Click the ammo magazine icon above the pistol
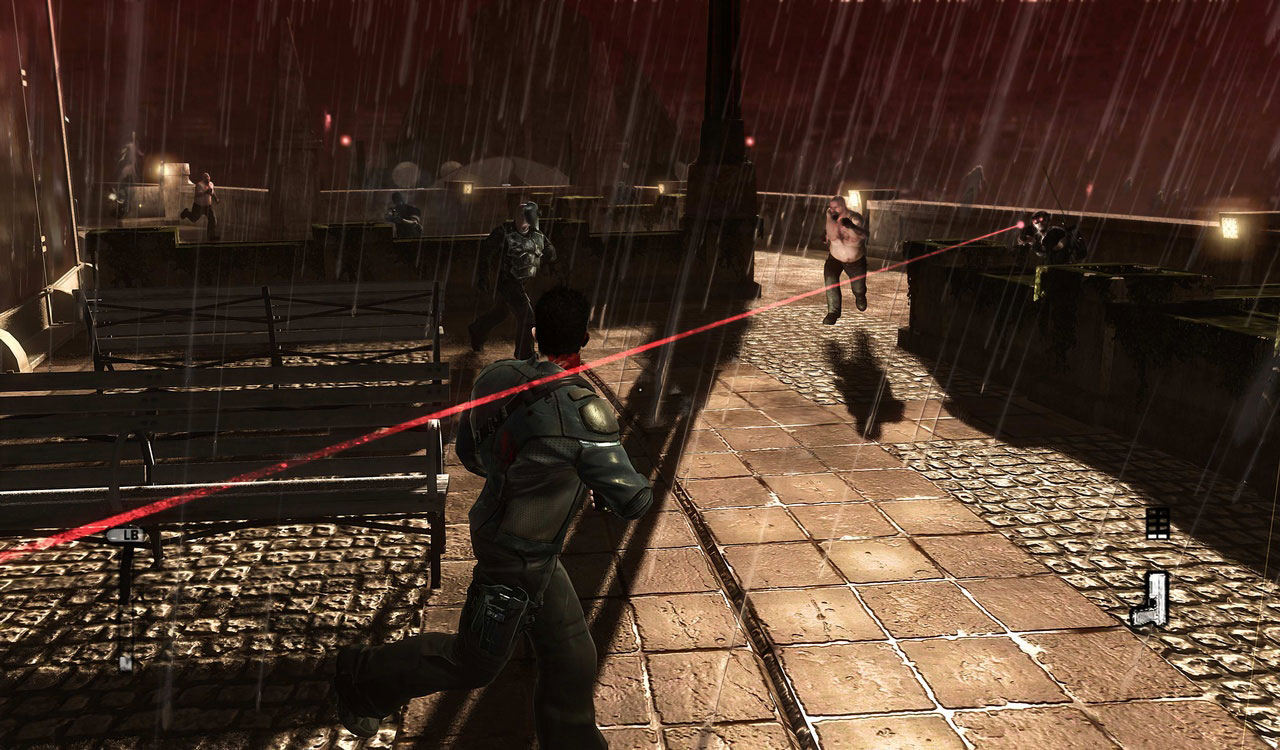Viewport: 1280px width, 750px height. click(x=1157, y=523)
